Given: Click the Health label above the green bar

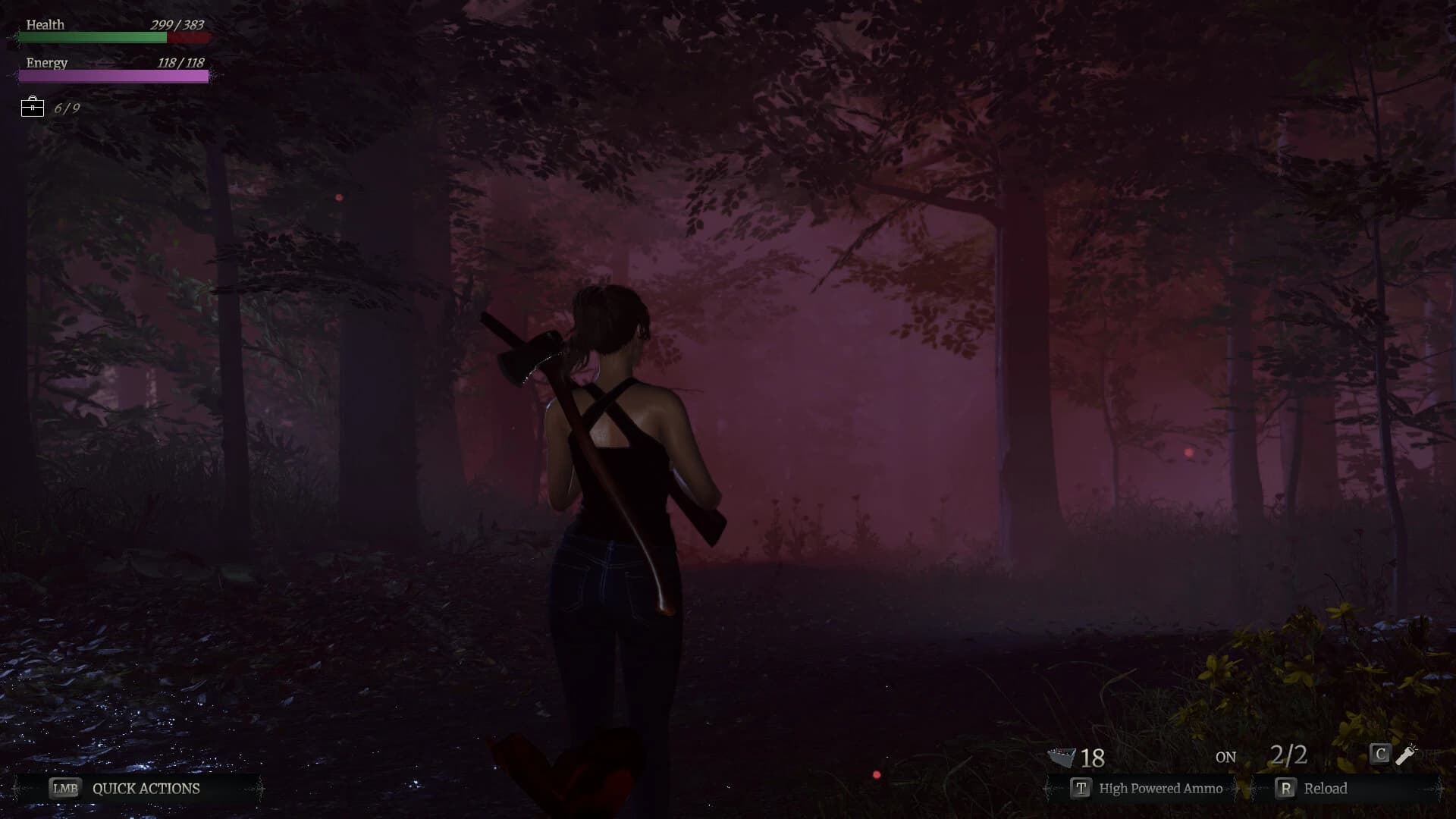Looking at the screenshot, I should point(45,25).
